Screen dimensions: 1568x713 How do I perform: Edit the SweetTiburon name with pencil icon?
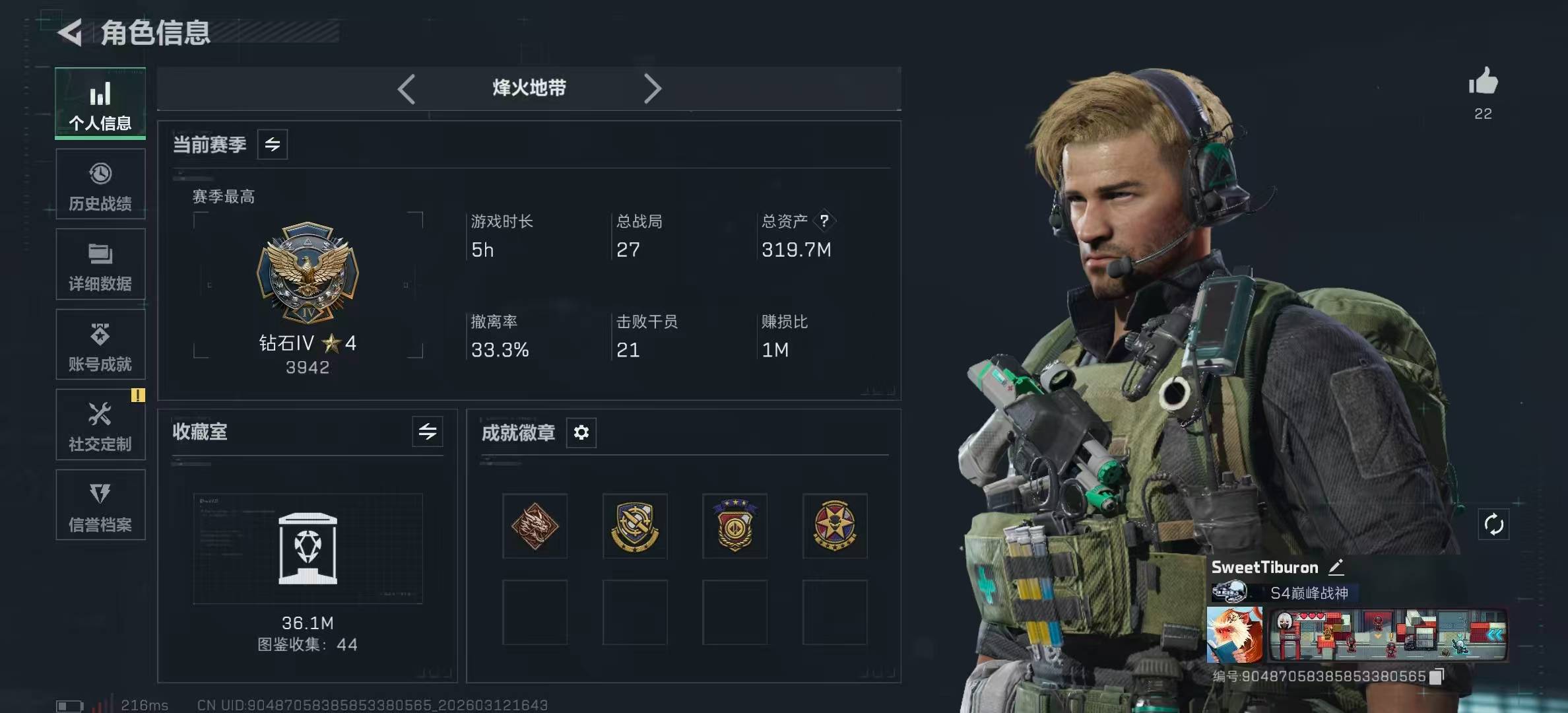pos(1336,567)
